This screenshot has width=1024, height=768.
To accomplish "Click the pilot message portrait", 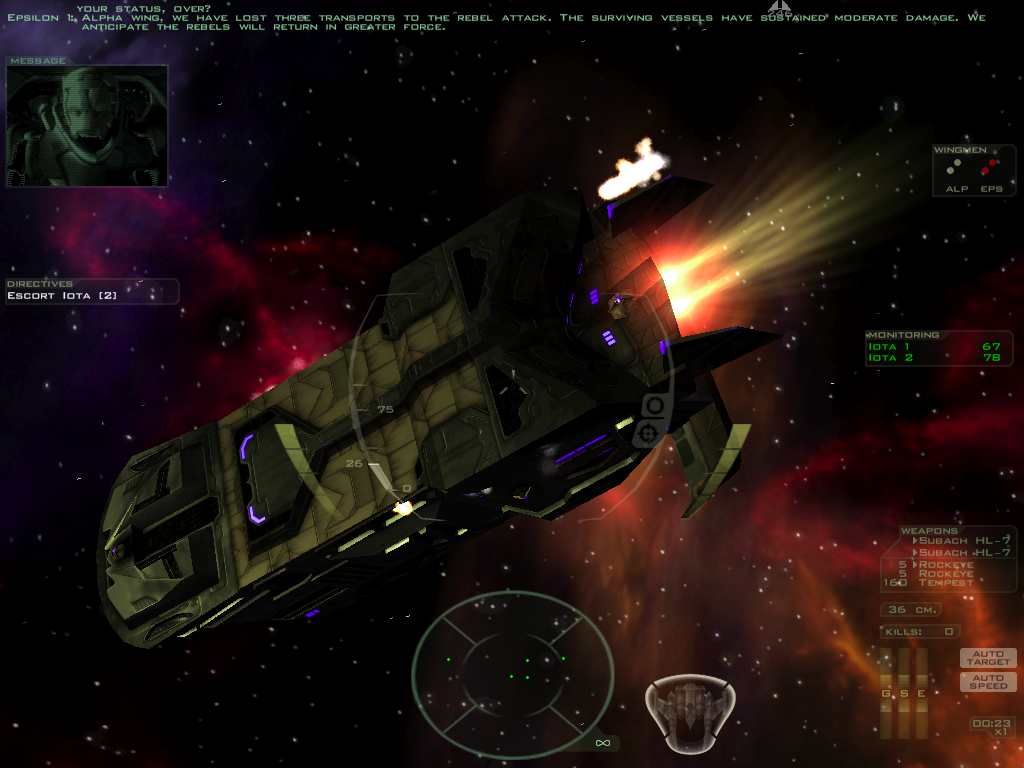I will (x=87, y=126).
